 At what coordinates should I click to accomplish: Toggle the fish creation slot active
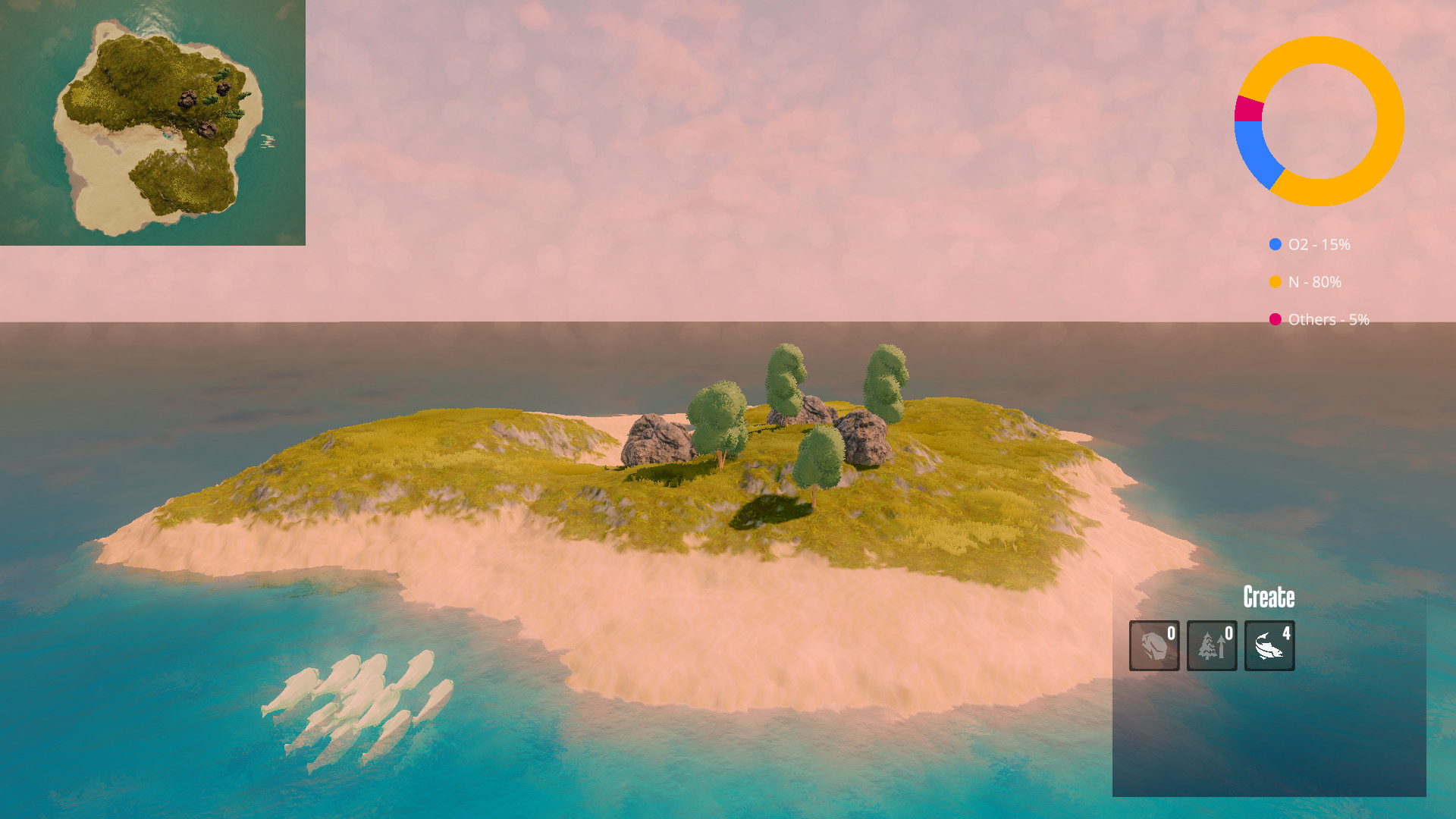click(x=1269, y=645)
